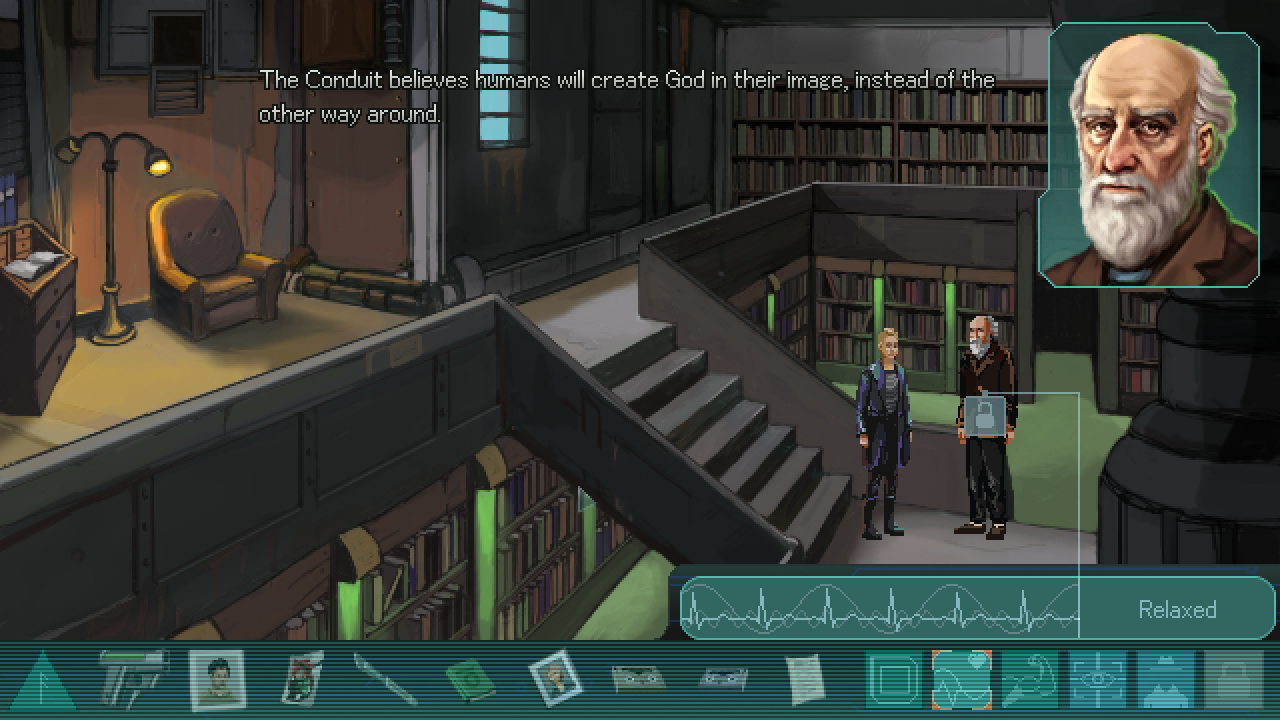Pick the dark-haired portrait photo item
Viewport: 1280px width, 720px height.
click(x=217, y=680)
